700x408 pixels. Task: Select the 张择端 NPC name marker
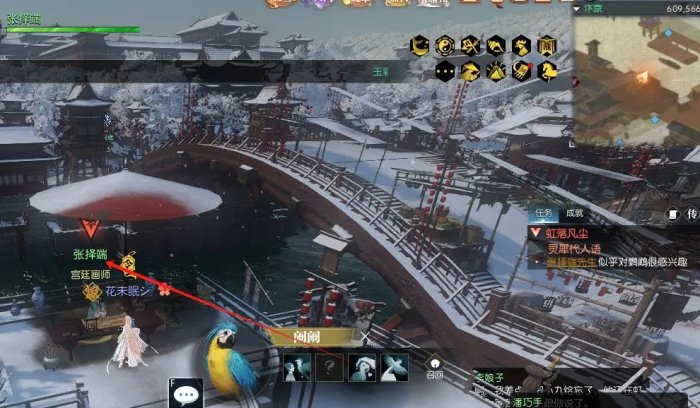click(90, 255)
